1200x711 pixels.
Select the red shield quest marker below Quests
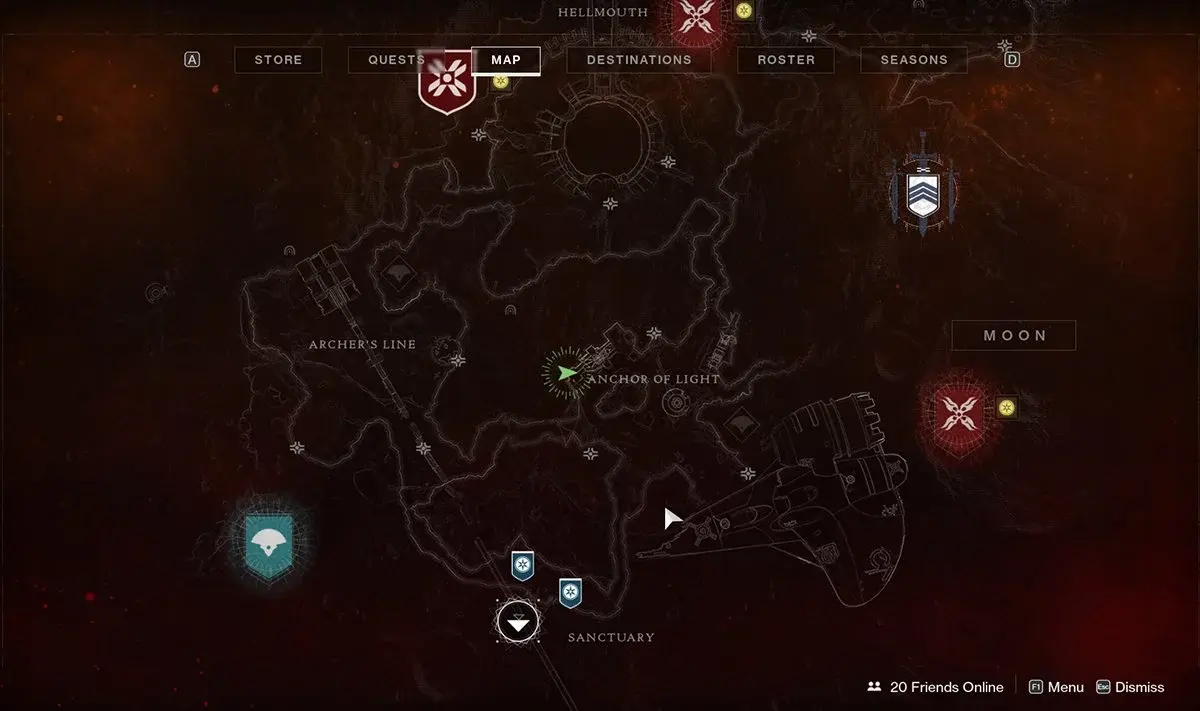446,82
